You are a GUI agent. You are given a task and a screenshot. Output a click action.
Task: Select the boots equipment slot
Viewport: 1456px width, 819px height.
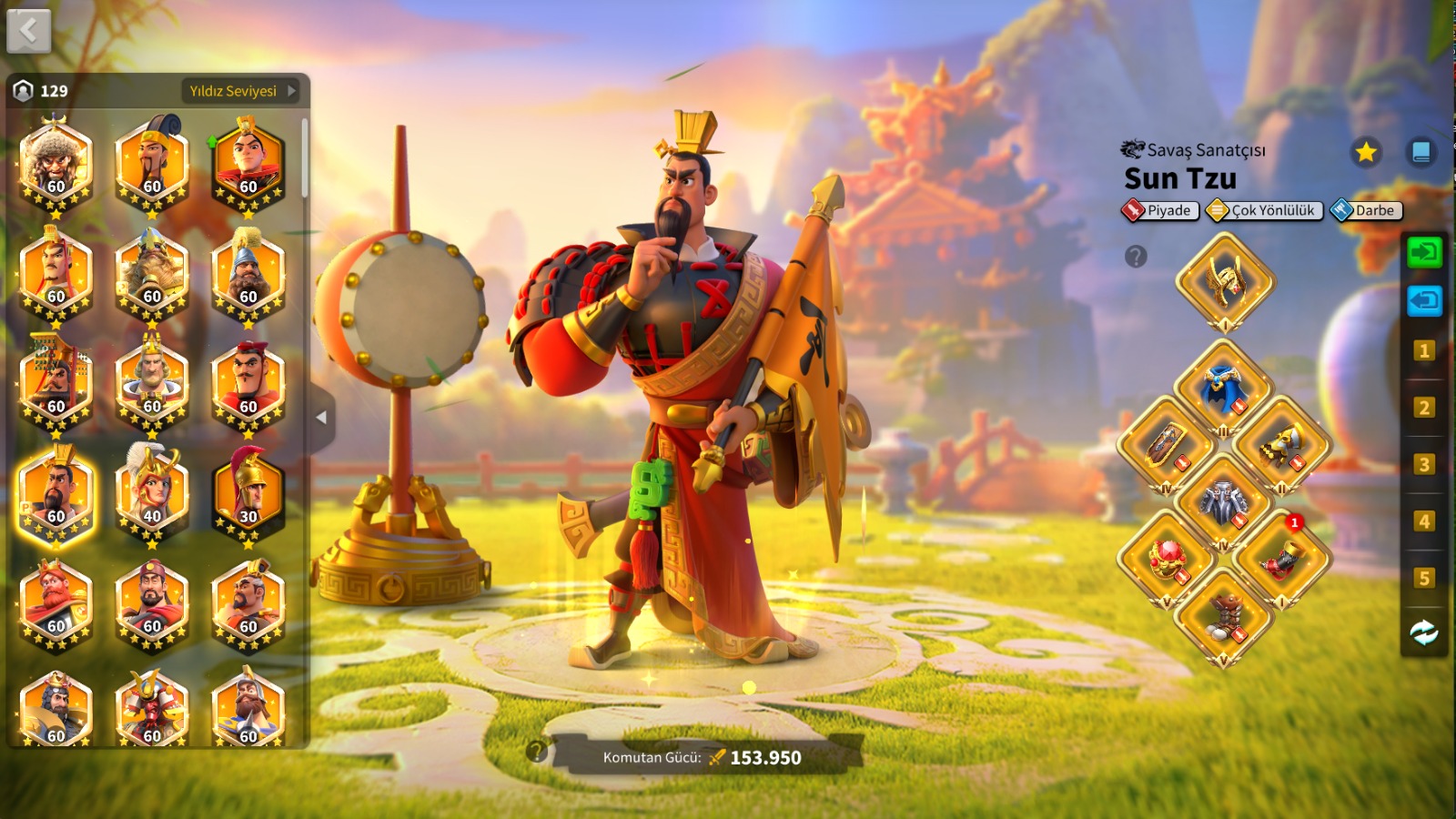tap(1223, 616)
